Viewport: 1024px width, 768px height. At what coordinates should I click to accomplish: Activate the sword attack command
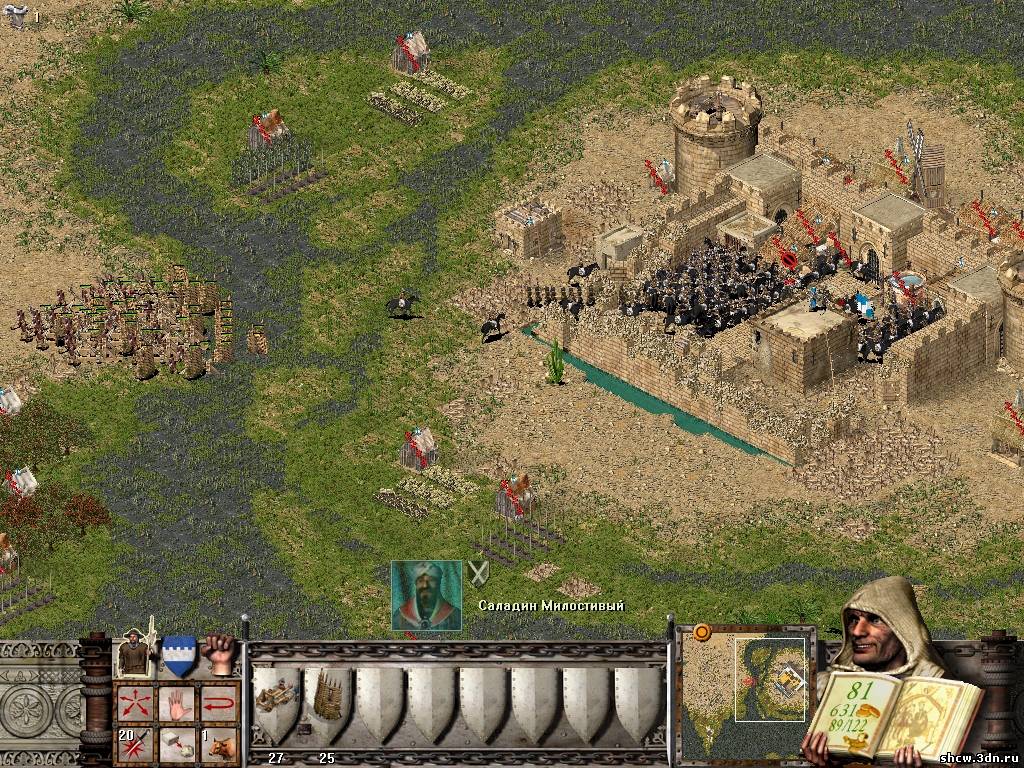135,745
